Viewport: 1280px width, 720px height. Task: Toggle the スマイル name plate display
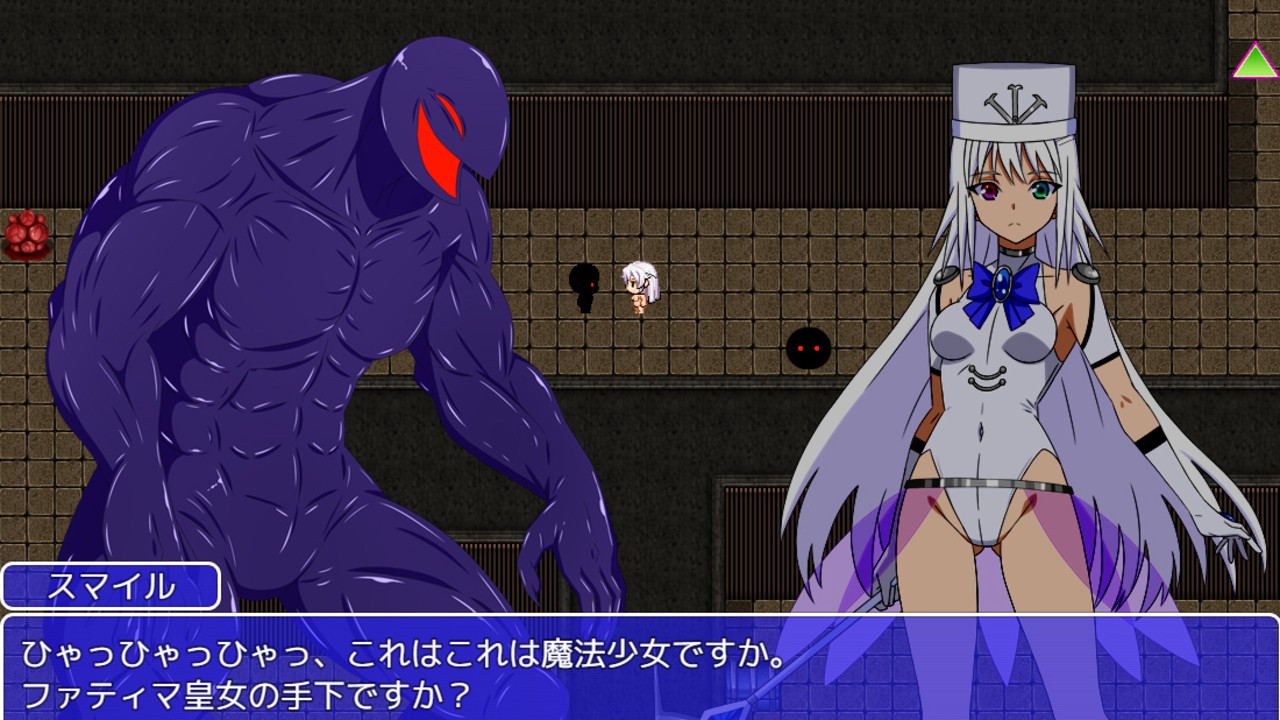point(110,589)
